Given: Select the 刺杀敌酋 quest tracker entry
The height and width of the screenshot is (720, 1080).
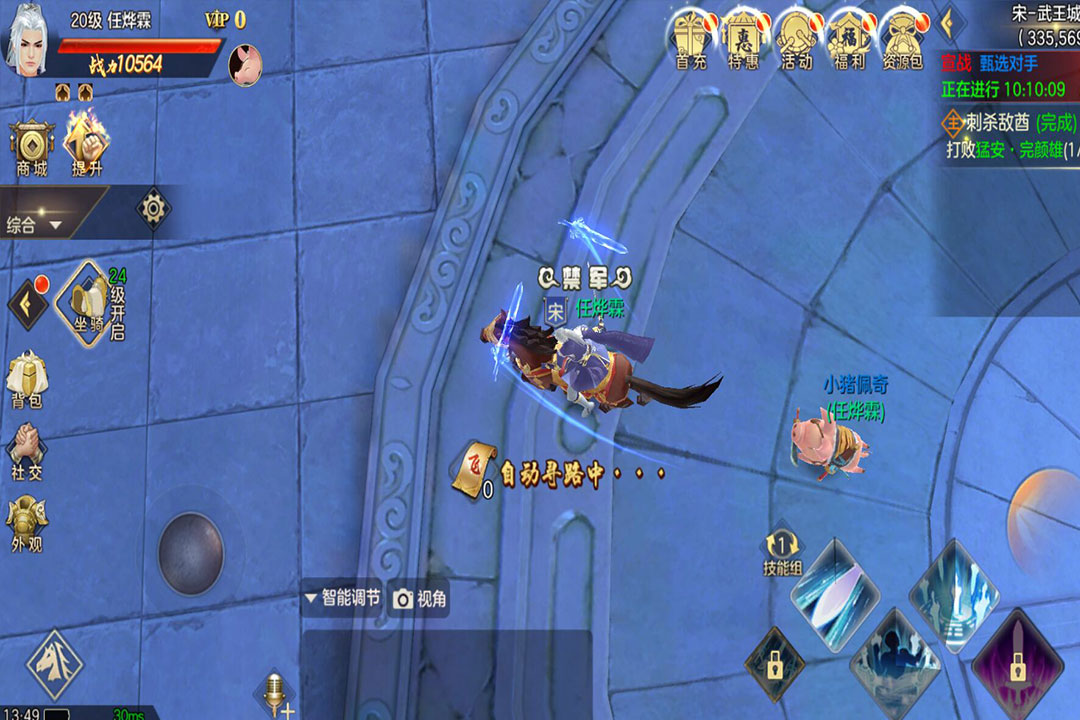Looking at the screenshot, I should (1010, 123).
